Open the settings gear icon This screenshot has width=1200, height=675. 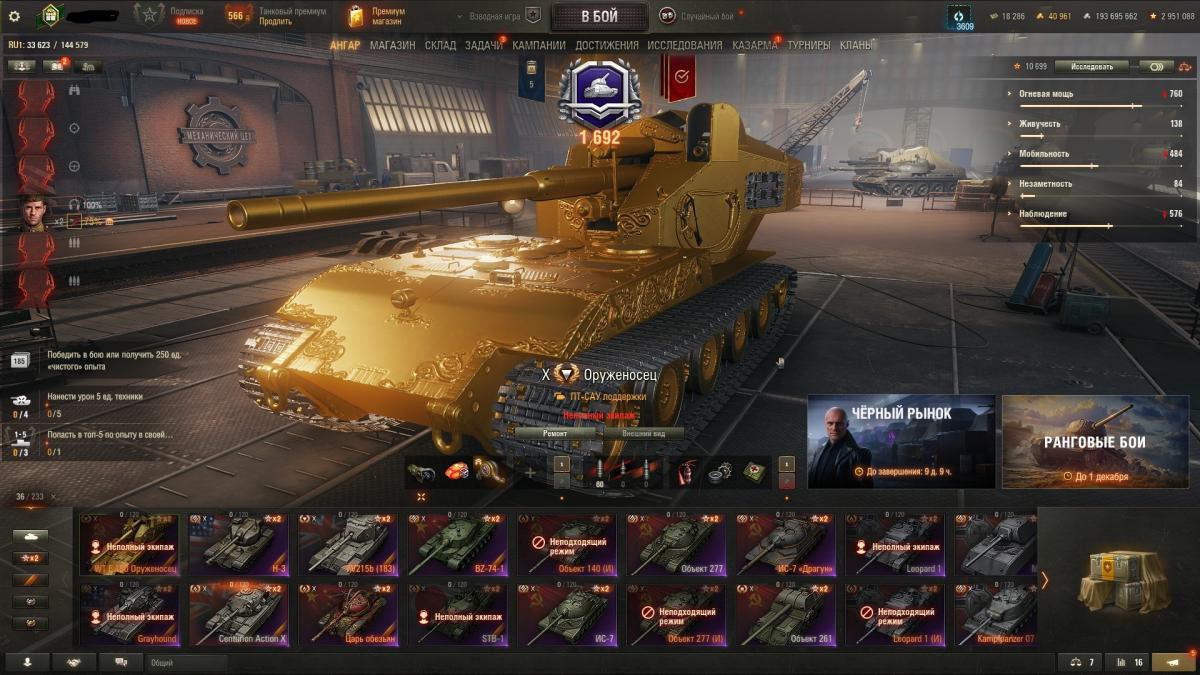click(x=14, y=16)
